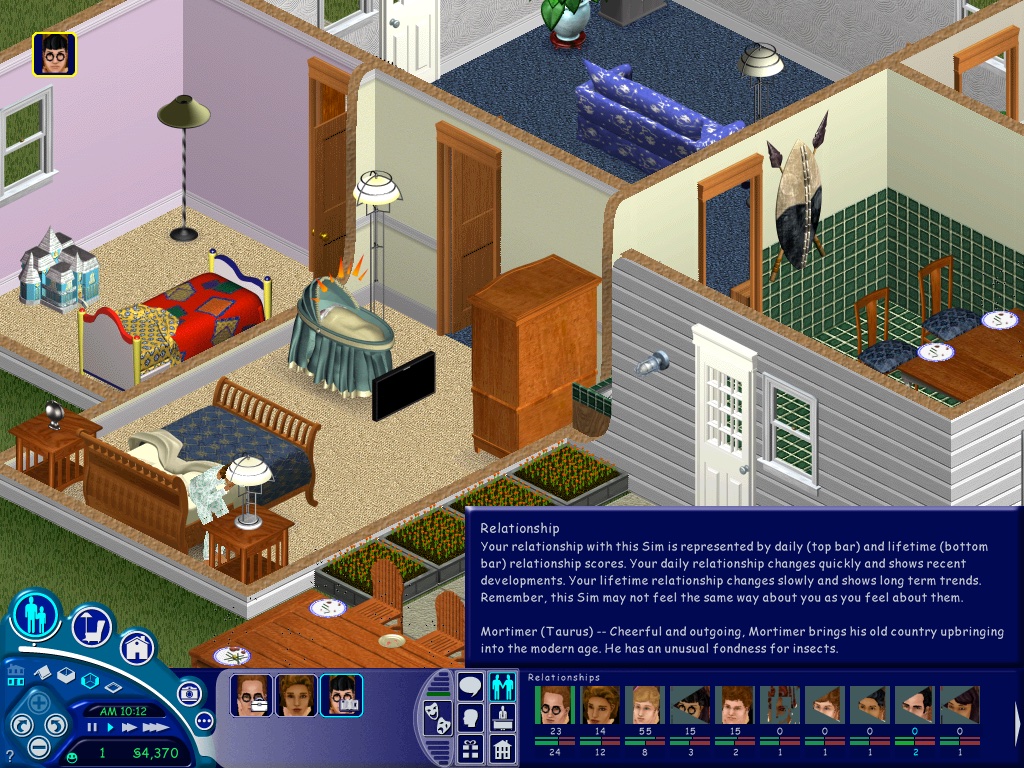Image resolution: width=1024 pixels, height=768 pixels.
Task: Set the game to fast-forward speed
Action: 129,728
